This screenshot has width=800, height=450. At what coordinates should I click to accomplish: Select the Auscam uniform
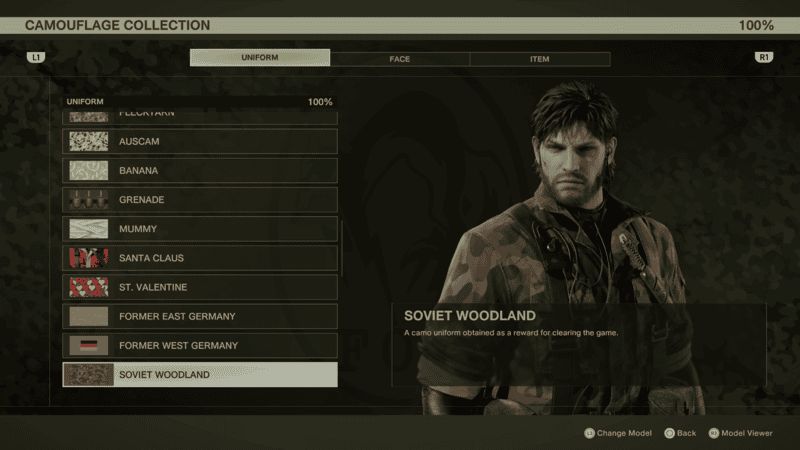(200, 142)
